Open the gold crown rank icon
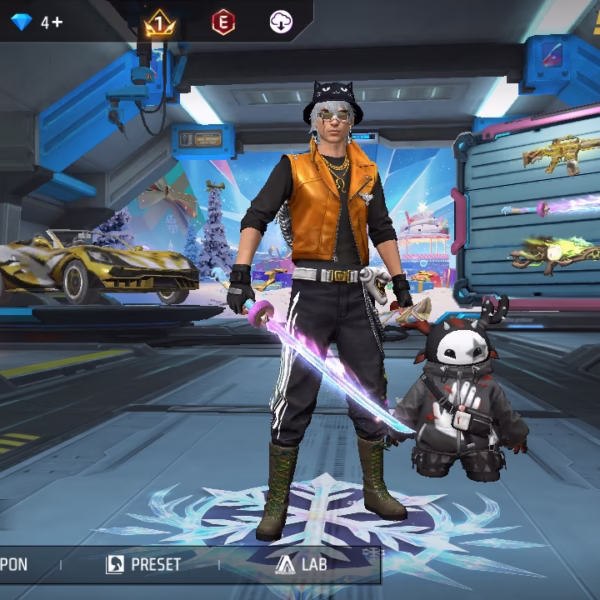 159,22
